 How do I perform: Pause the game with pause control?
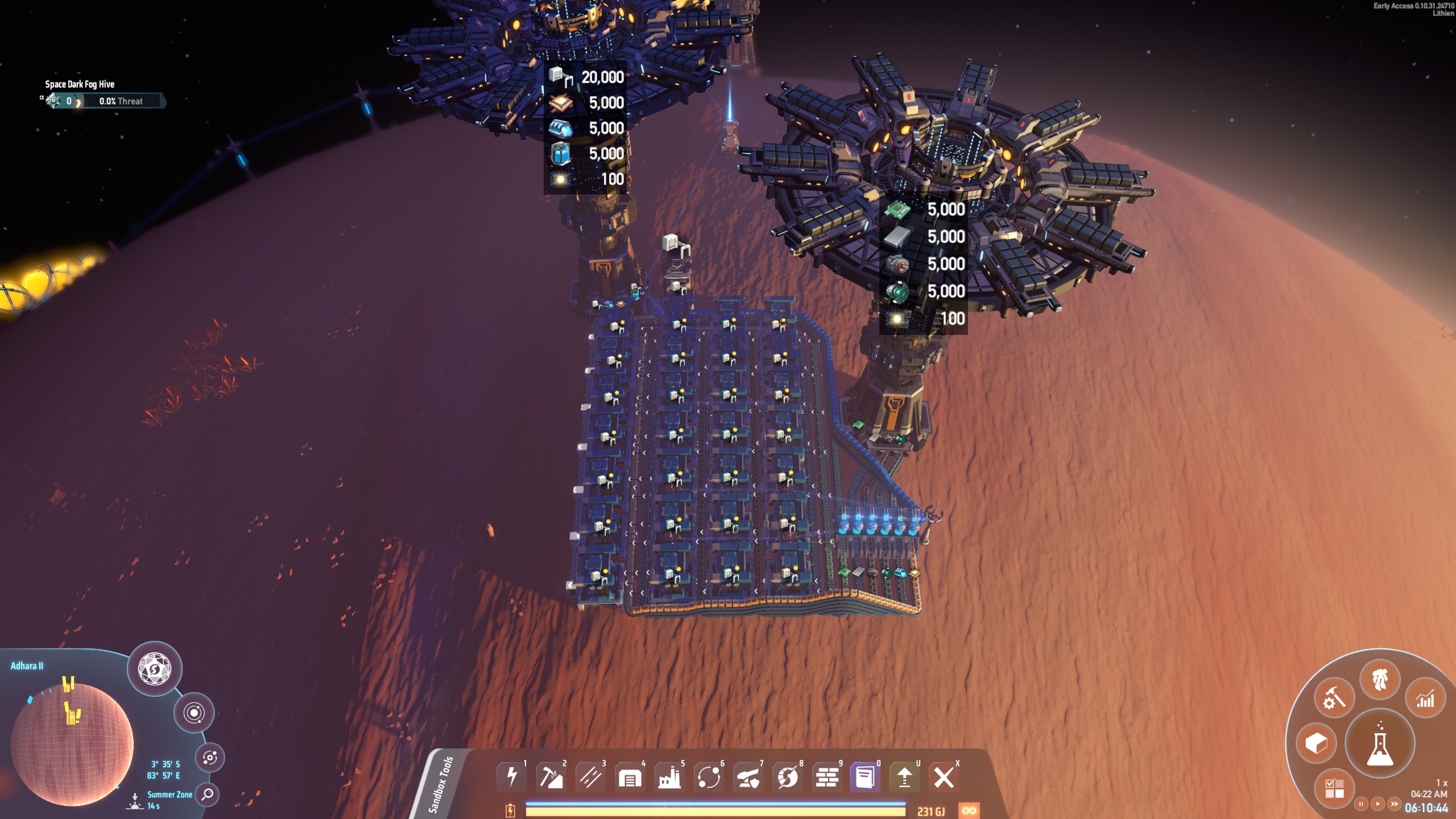[x=1361, y=803]
